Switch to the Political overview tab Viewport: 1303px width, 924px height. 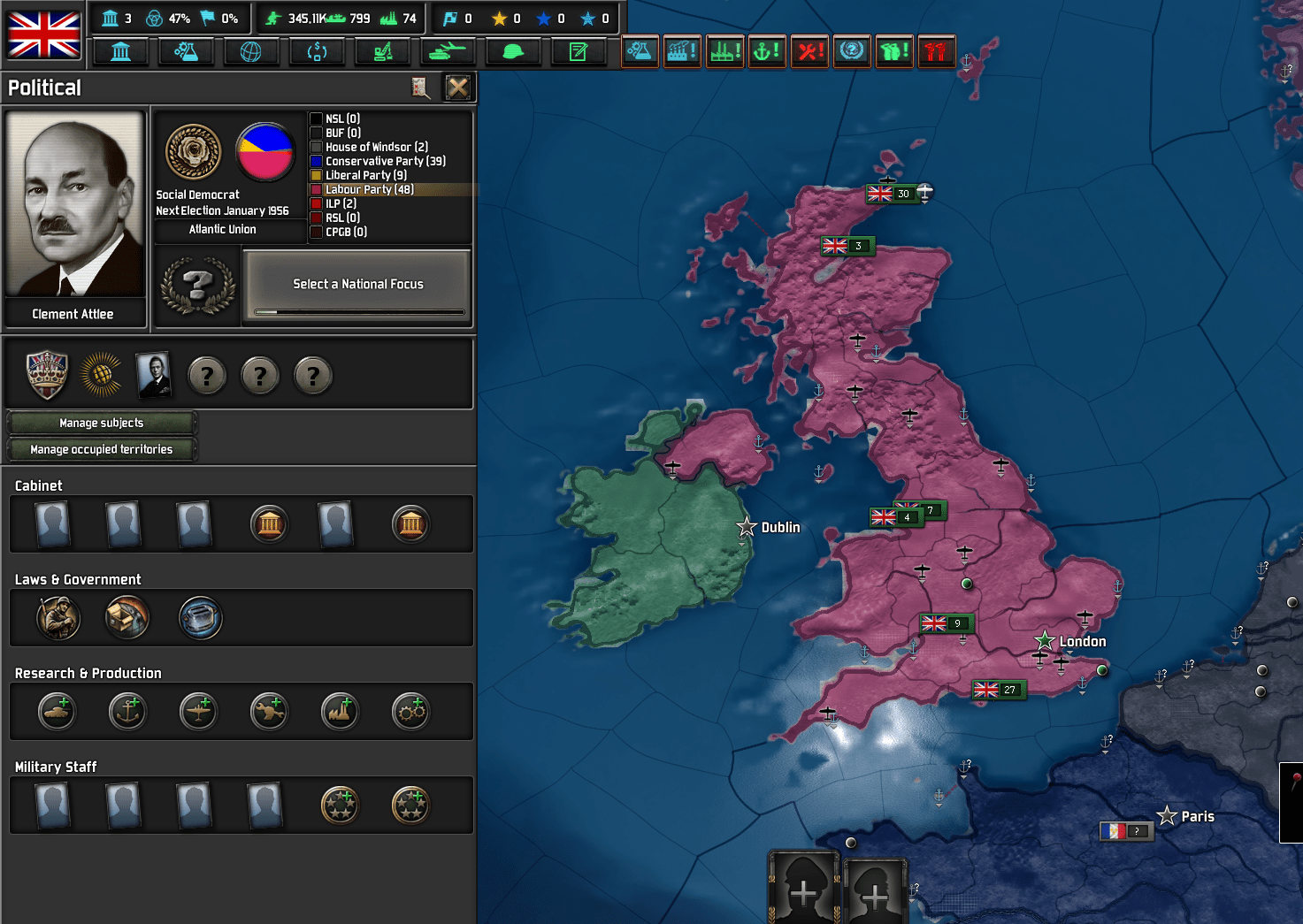[121, 51]
